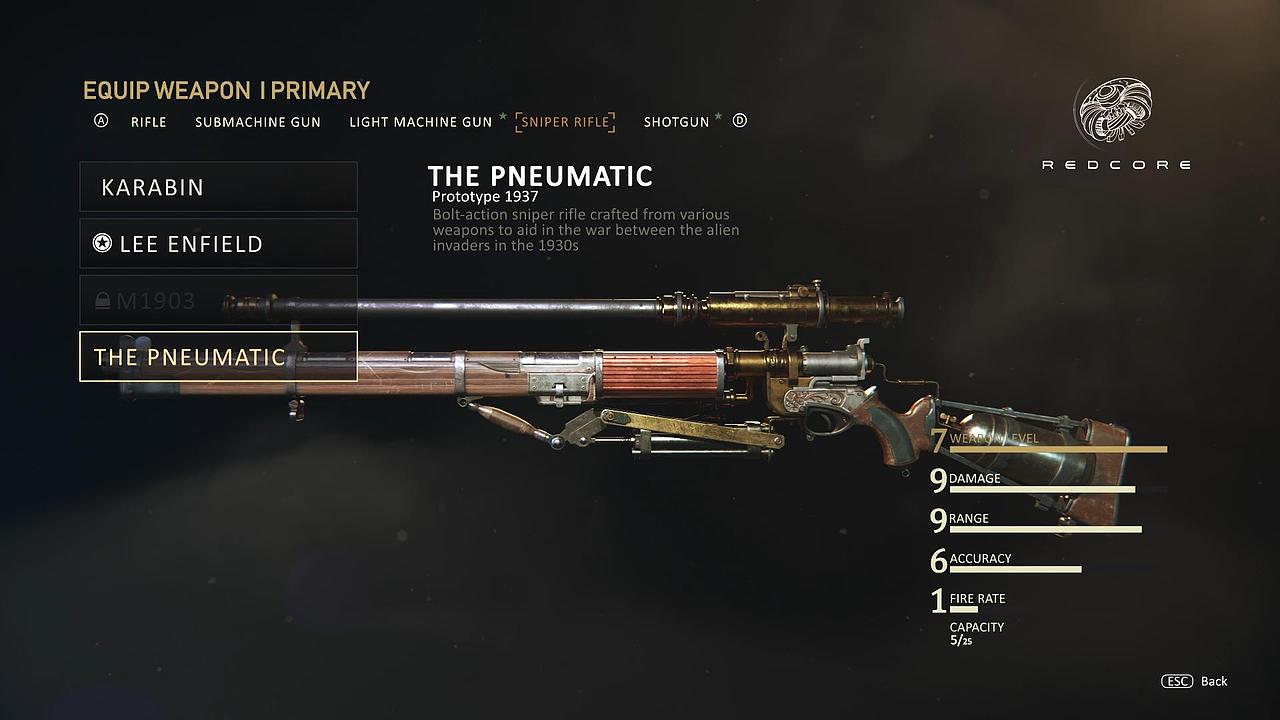The width and height of the screenshot is (1280, 720).
Task: Equip the Lee Enfield rifle
Action: point(218,244)
